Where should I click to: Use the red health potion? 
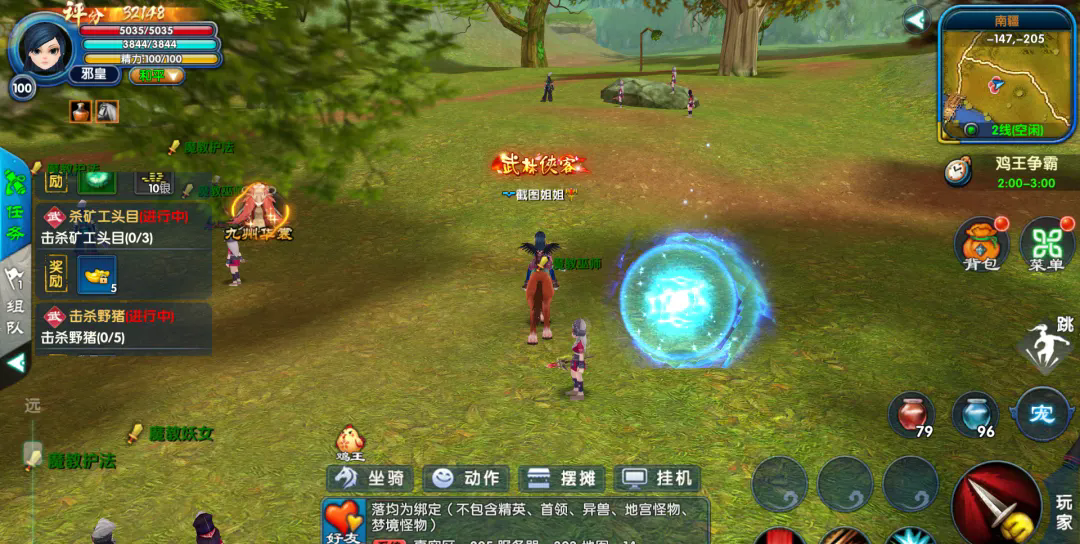pos(911,415)
